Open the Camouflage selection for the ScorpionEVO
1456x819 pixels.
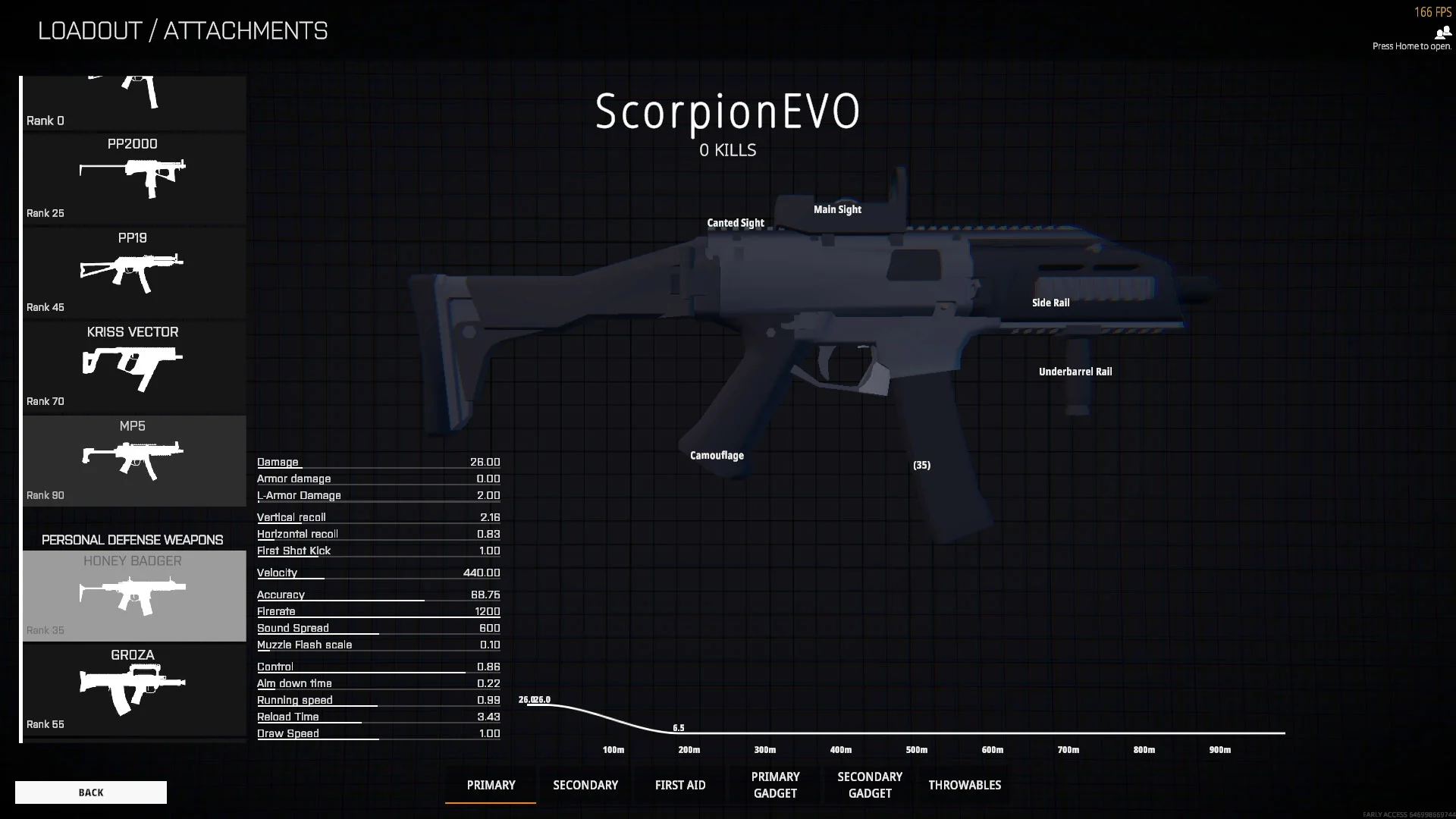tap(716, 455)
